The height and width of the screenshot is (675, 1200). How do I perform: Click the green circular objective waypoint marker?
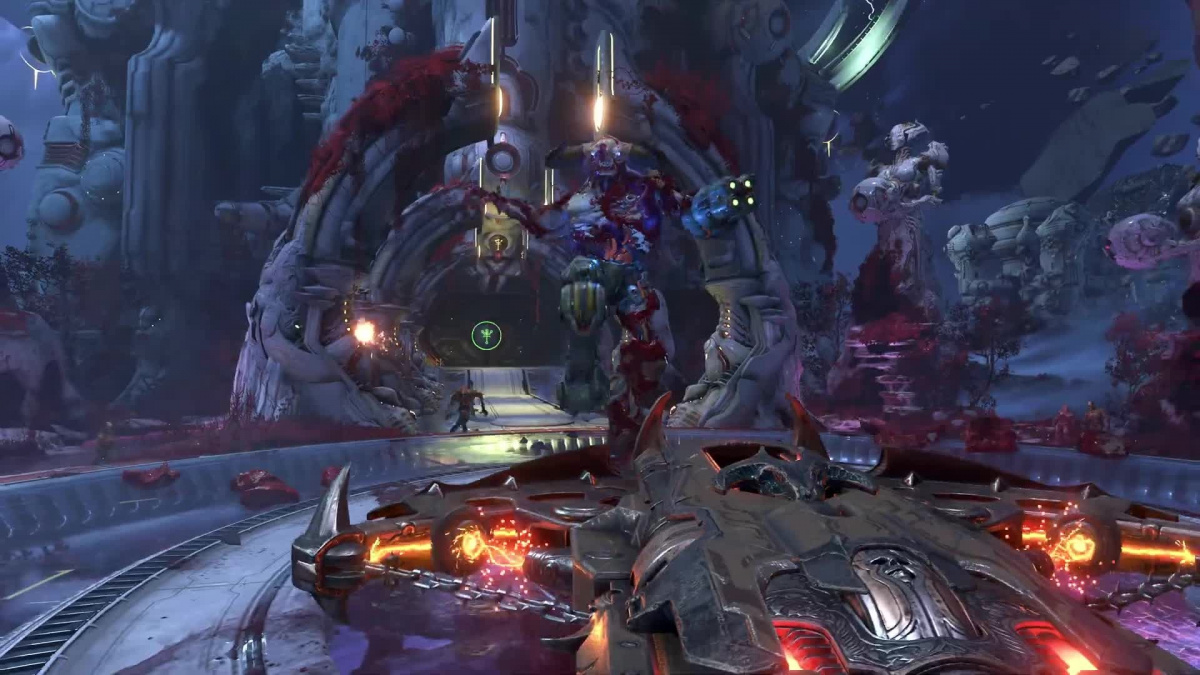[x=486, y=335]
